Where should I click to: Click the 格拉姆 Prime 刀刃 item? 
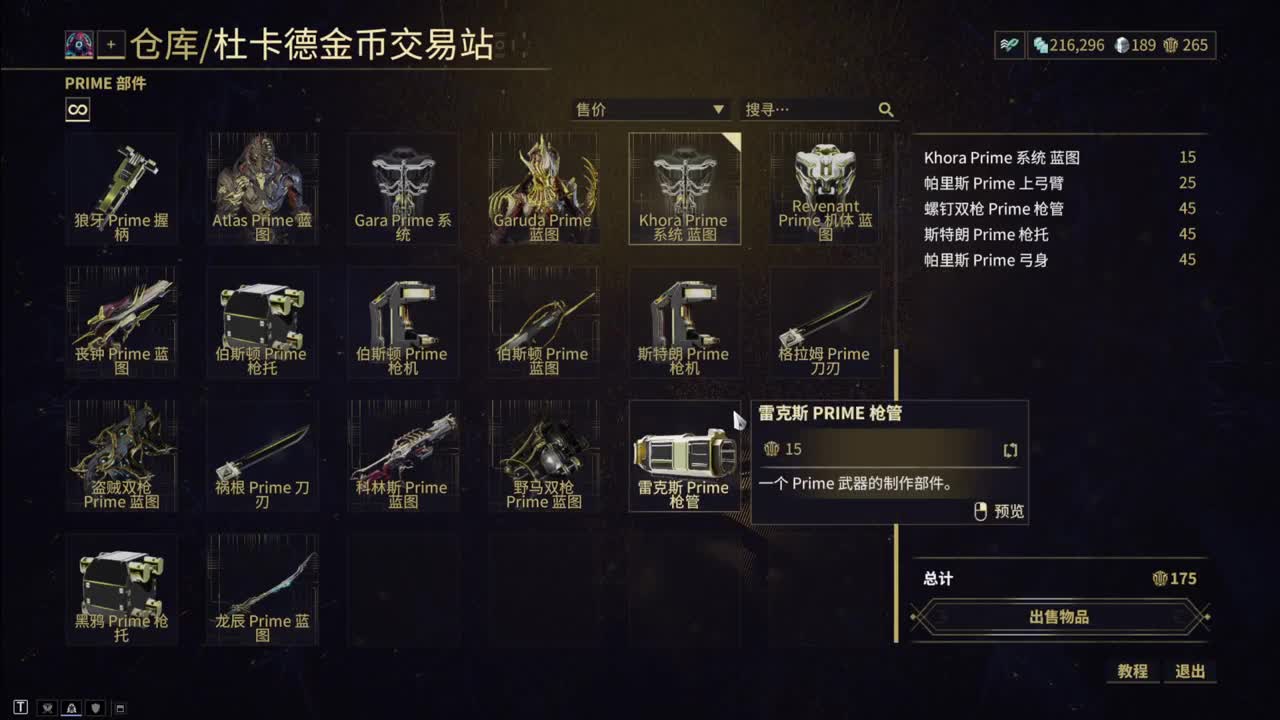pos(823,322)
